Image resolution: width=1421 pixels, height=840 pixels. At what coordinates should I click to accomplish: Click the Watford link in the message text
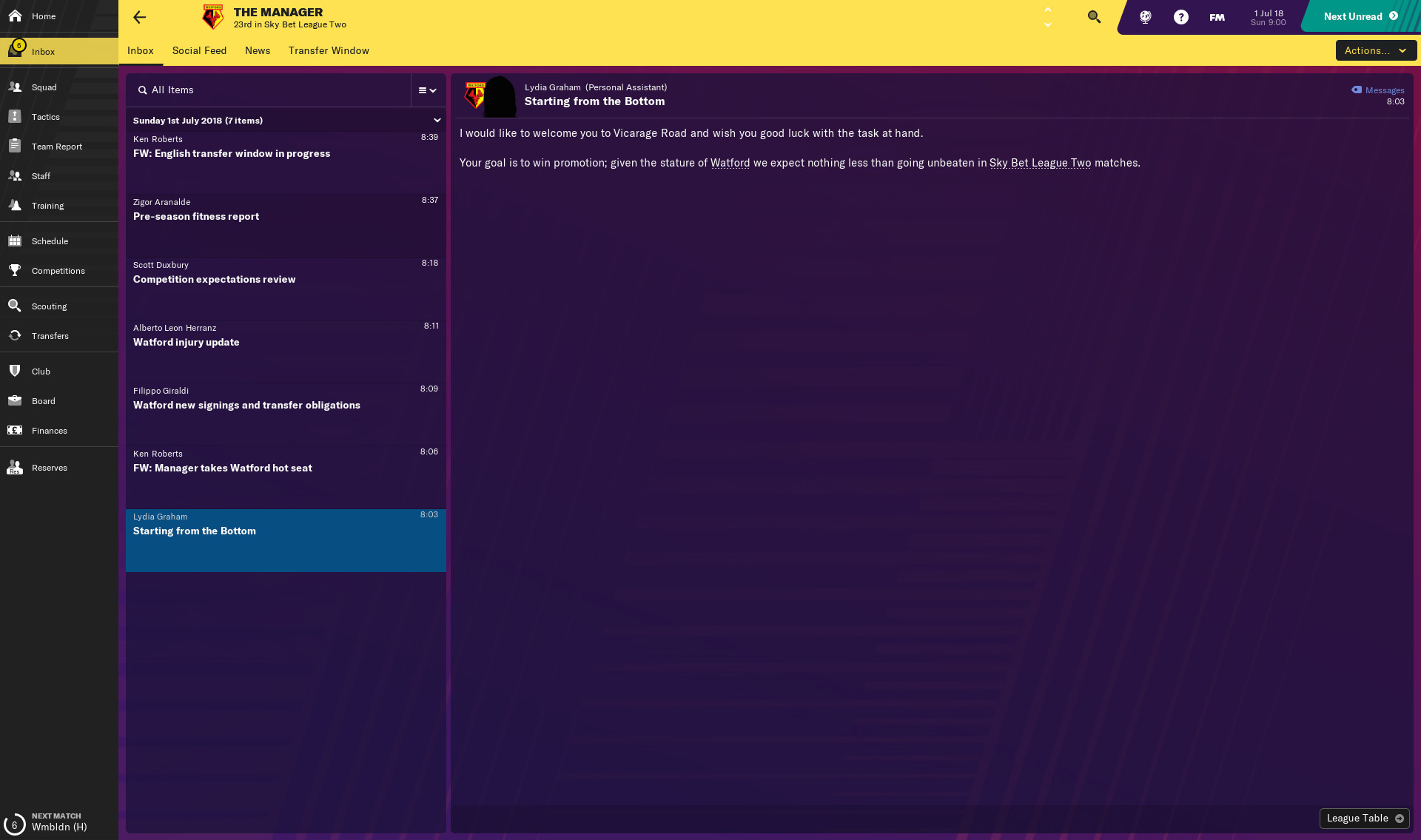coord(730,163)
